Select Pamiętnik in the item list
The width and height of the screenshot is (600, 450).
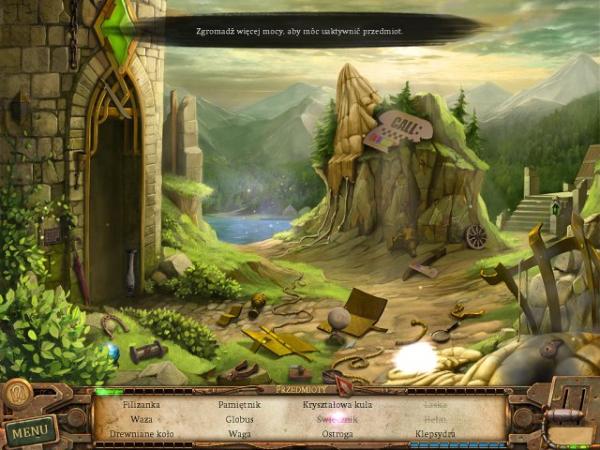239,405
